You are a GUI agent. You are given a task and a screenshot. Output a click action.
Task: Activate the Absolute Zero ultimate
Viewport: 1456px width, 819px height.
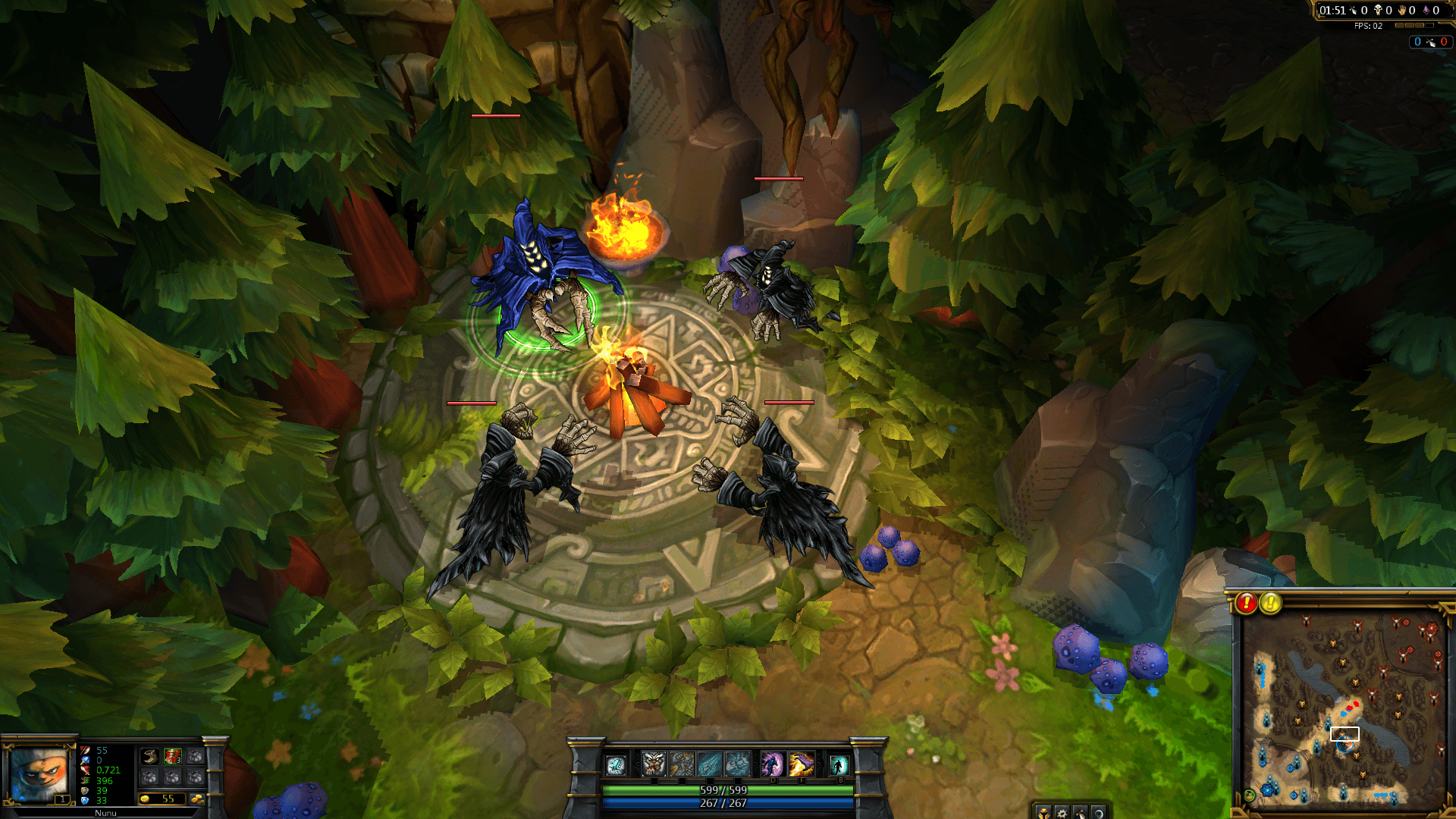738,764
